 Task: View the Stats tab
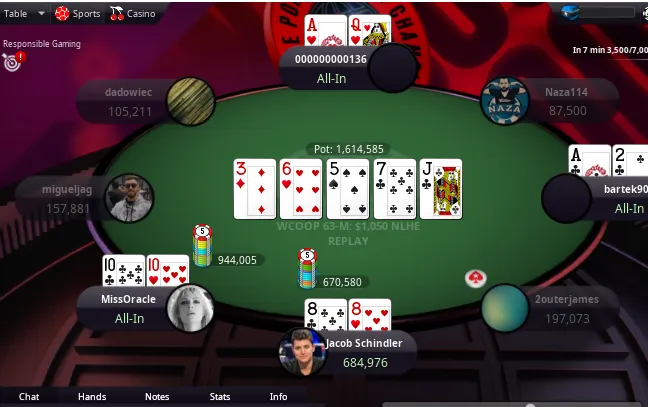[x=220, y=397]
